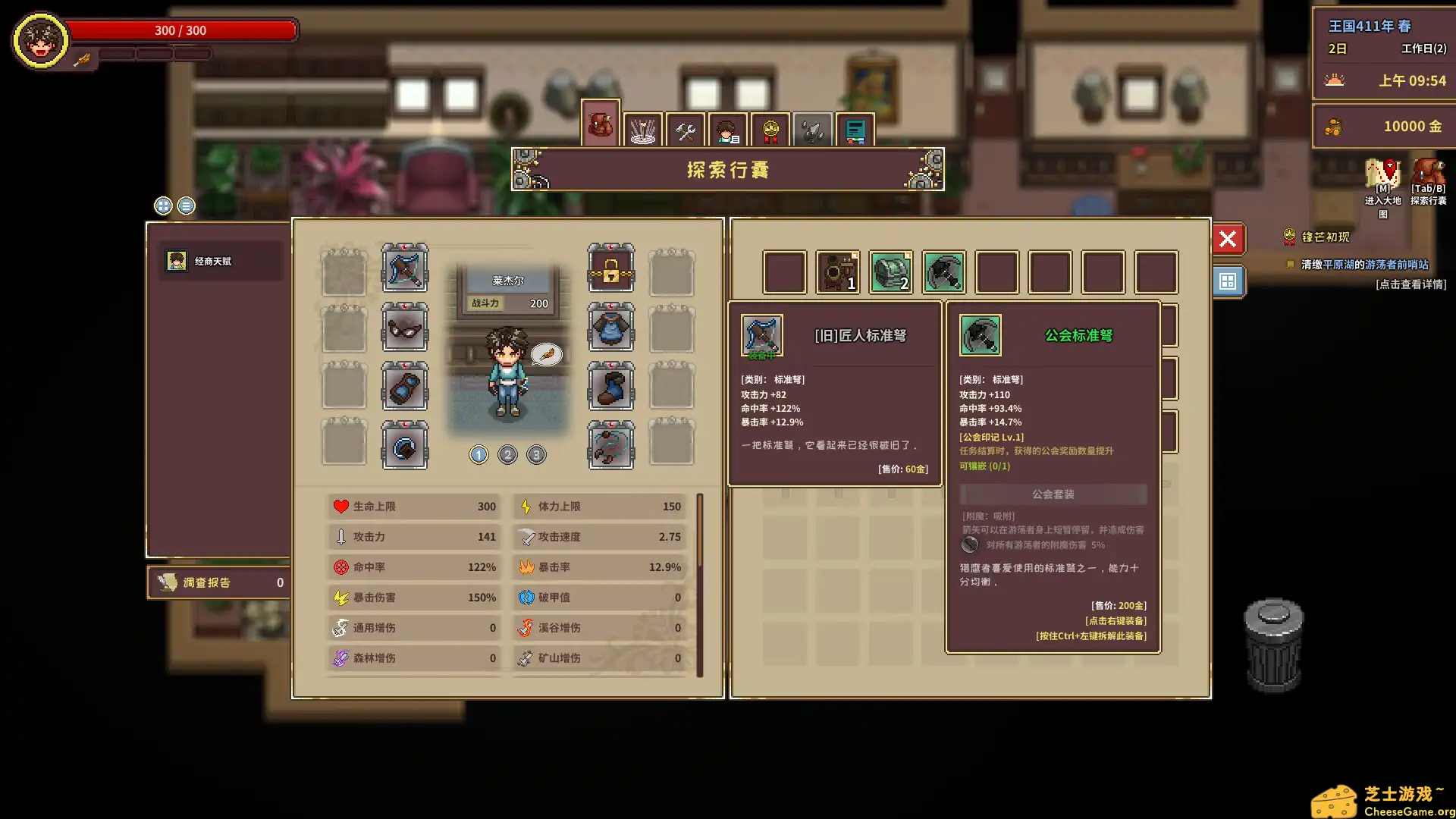
Task: Open the crafting tools tab icon
Action: pyautogui.click(x=686, y=128)
